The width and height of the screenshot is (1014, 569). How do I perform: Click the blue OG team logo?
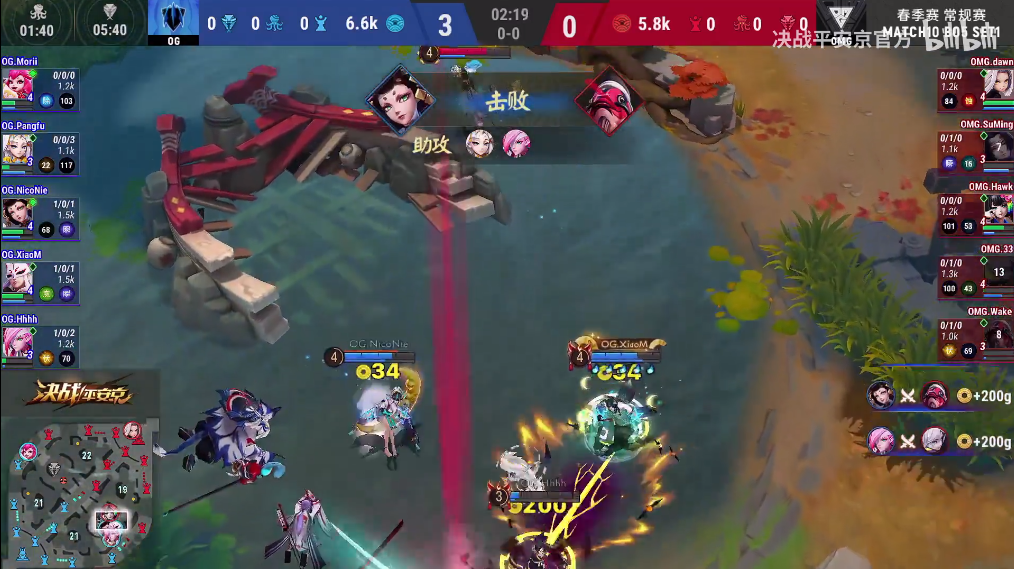(x=174, y=20)
